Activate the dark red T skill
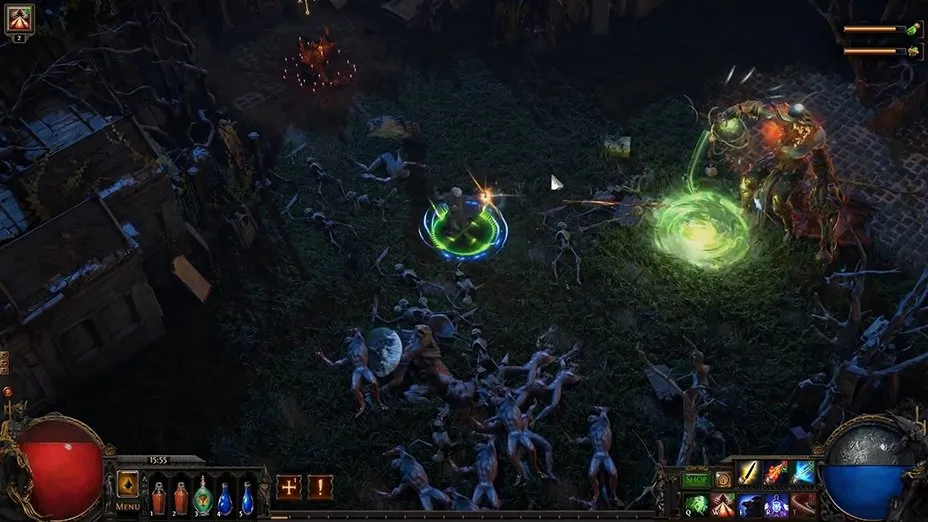 coord(804,505)
